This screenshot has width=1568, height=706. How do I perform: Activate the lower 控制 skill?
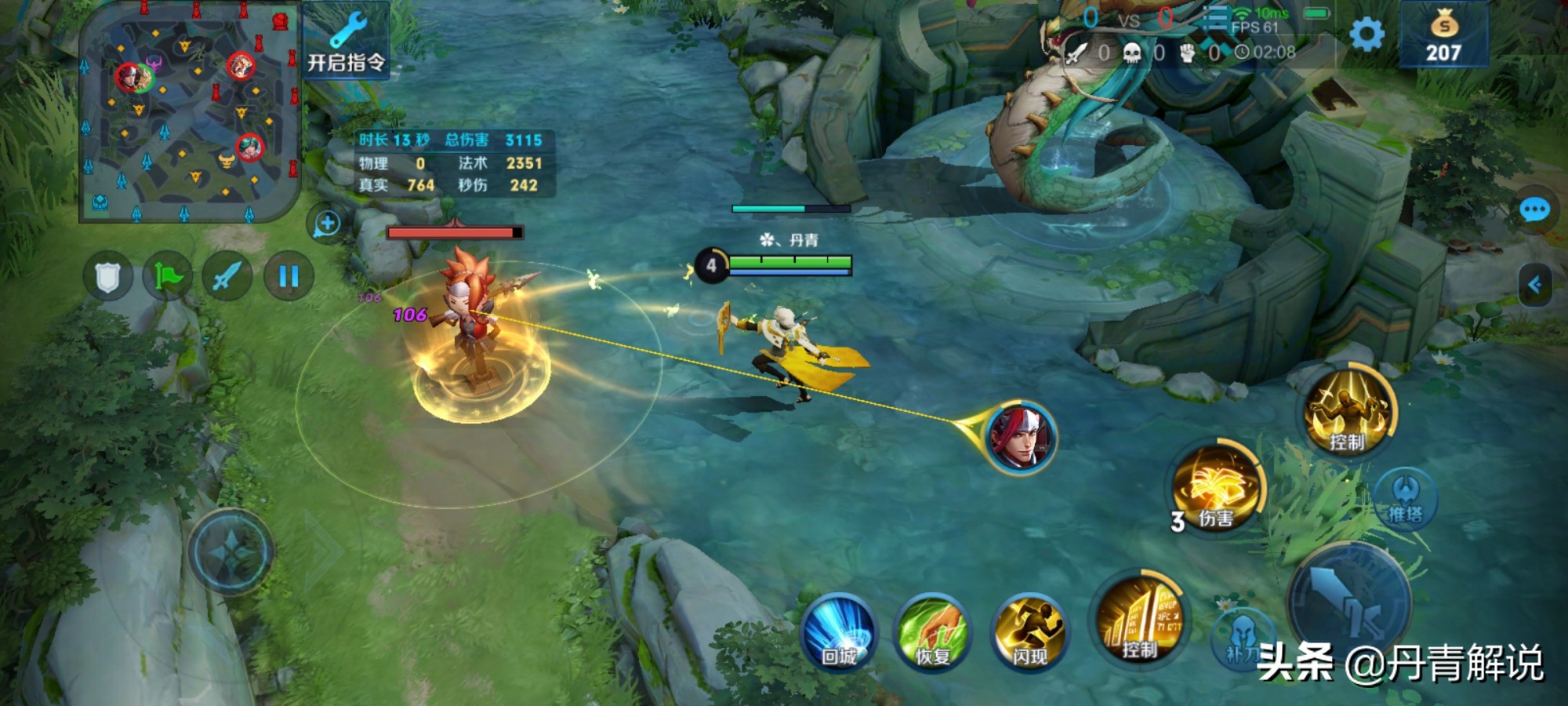[x=1138, y=621]
